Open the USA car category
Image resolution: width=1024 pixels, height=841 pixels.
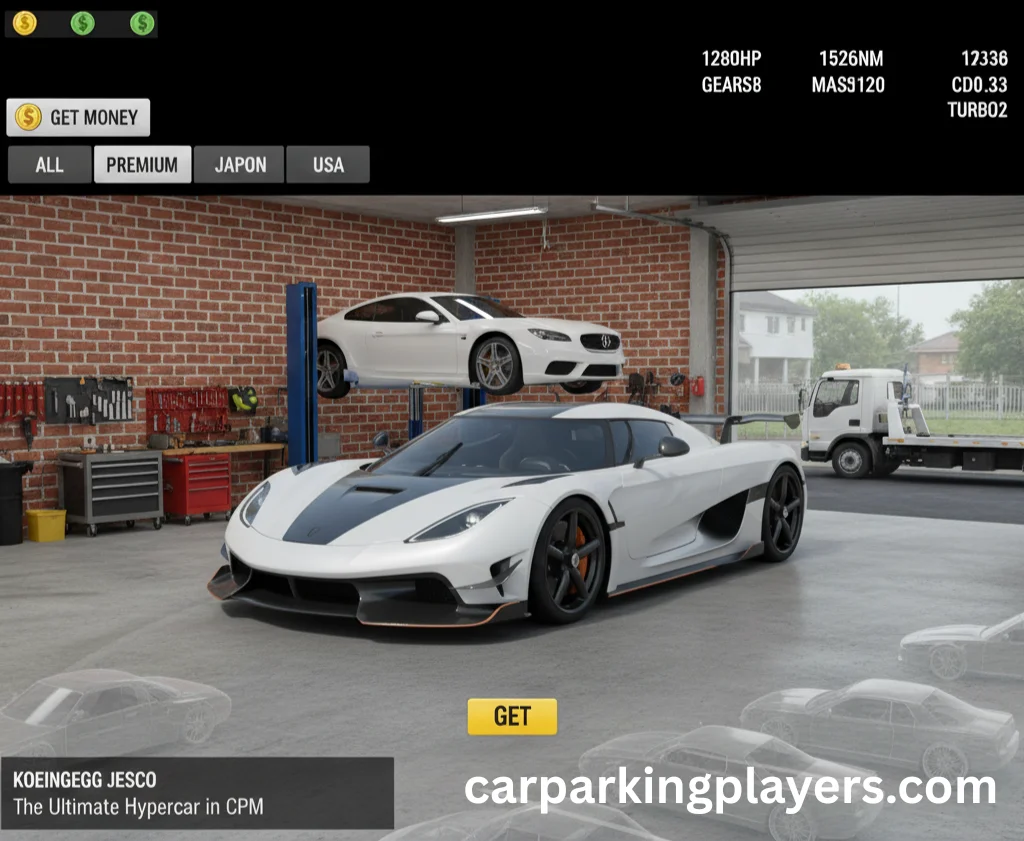[x=328, y=165]
